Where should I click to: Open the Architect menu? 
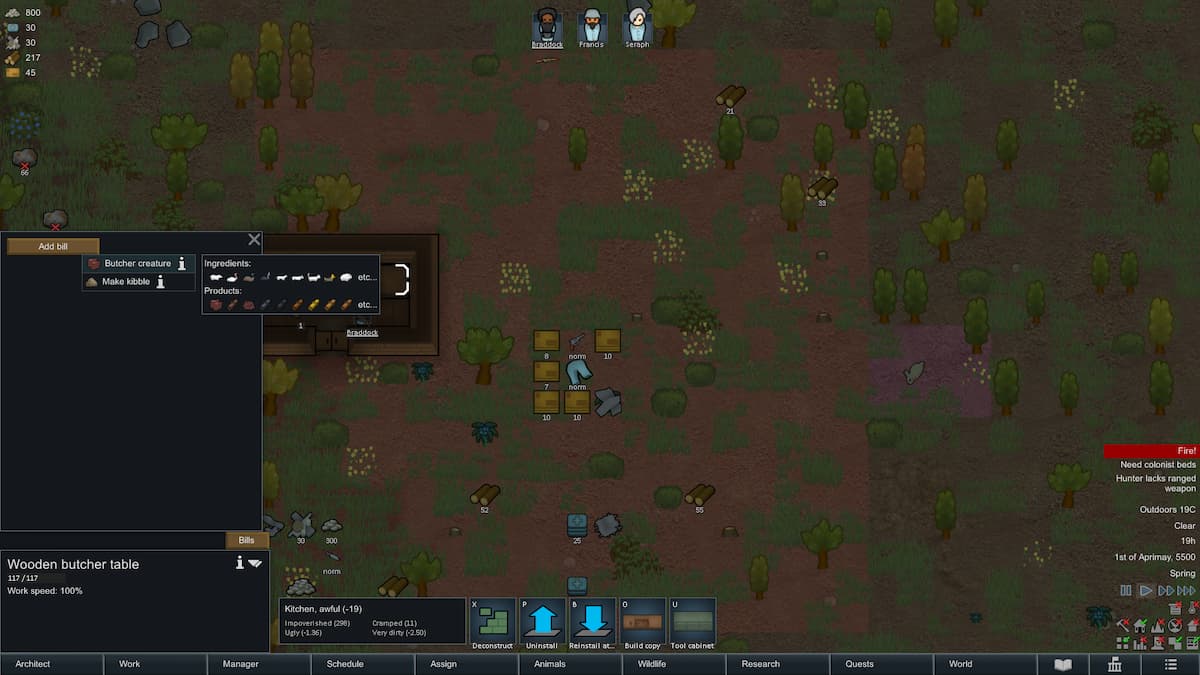[33, 664]
